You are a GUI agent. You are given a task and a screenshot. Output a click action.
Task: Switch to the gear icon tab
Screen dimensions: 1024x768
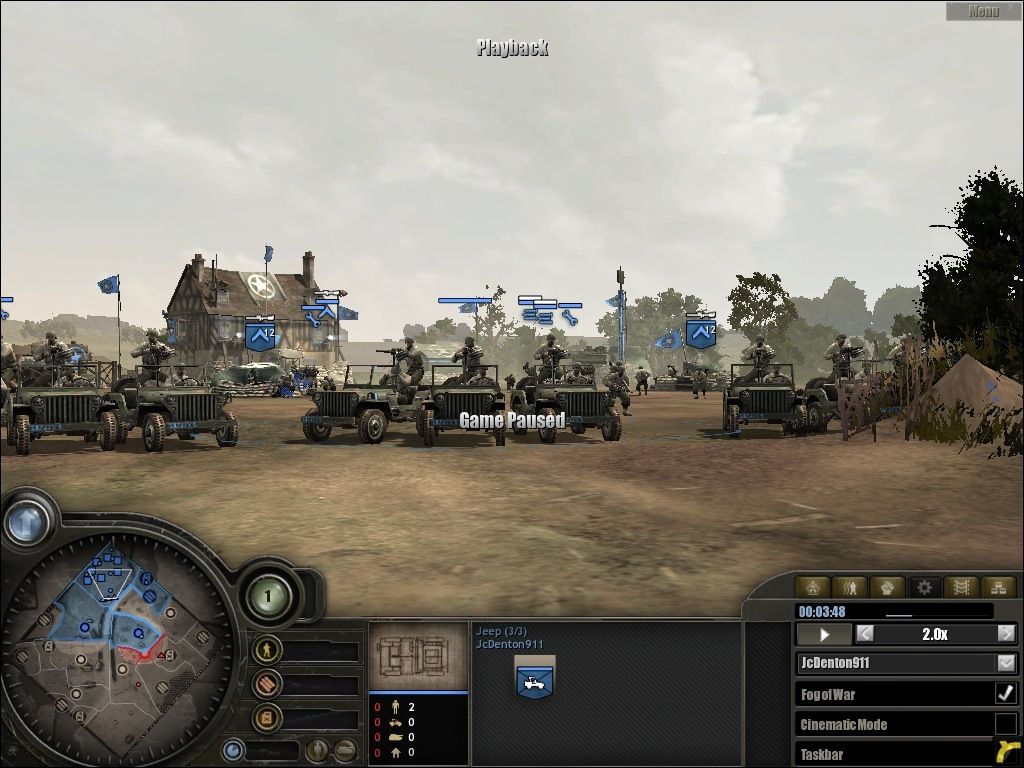click(924, 587)
